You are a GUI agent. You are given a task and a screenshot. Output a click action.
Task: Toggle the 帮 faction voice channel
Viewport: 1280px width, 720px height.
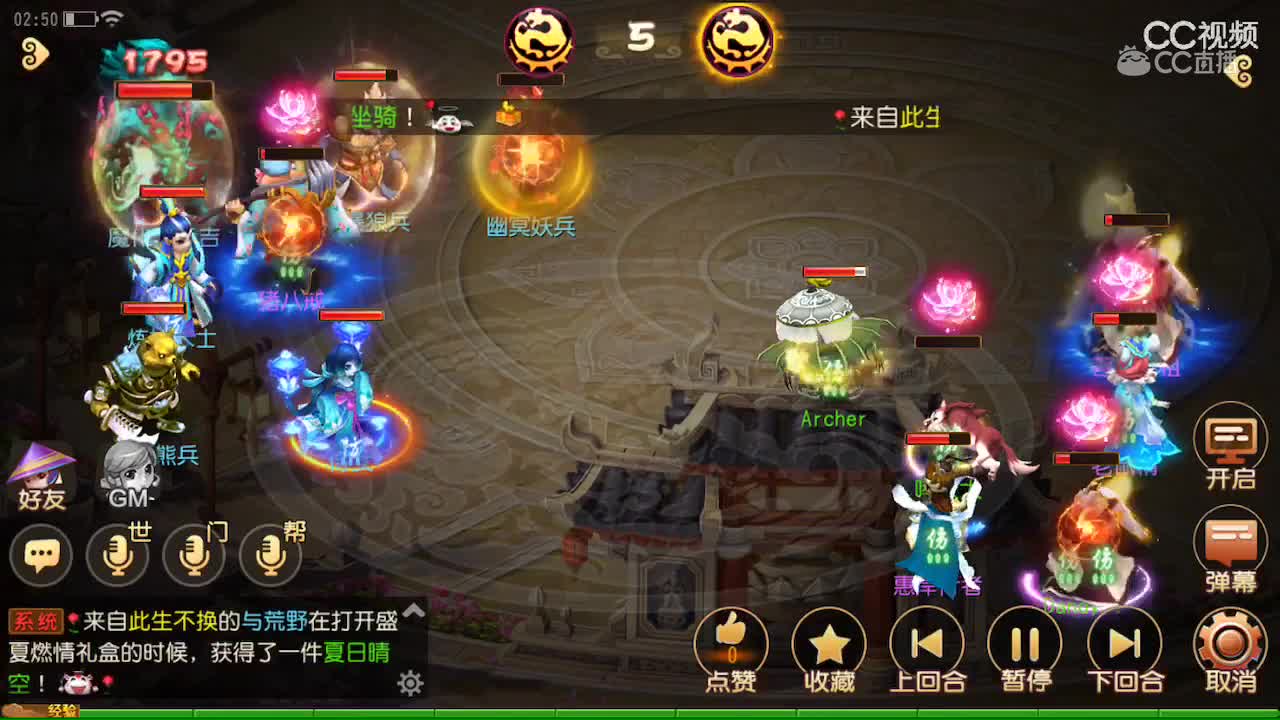268,553
